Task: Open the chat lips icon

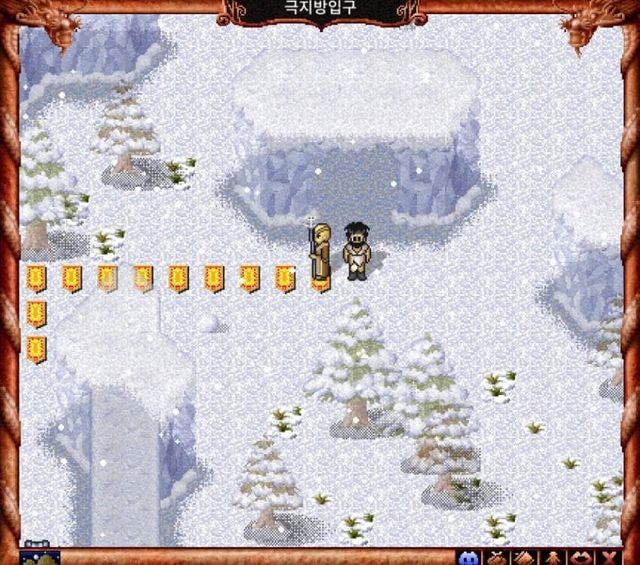Action: (x=579, y=556)
